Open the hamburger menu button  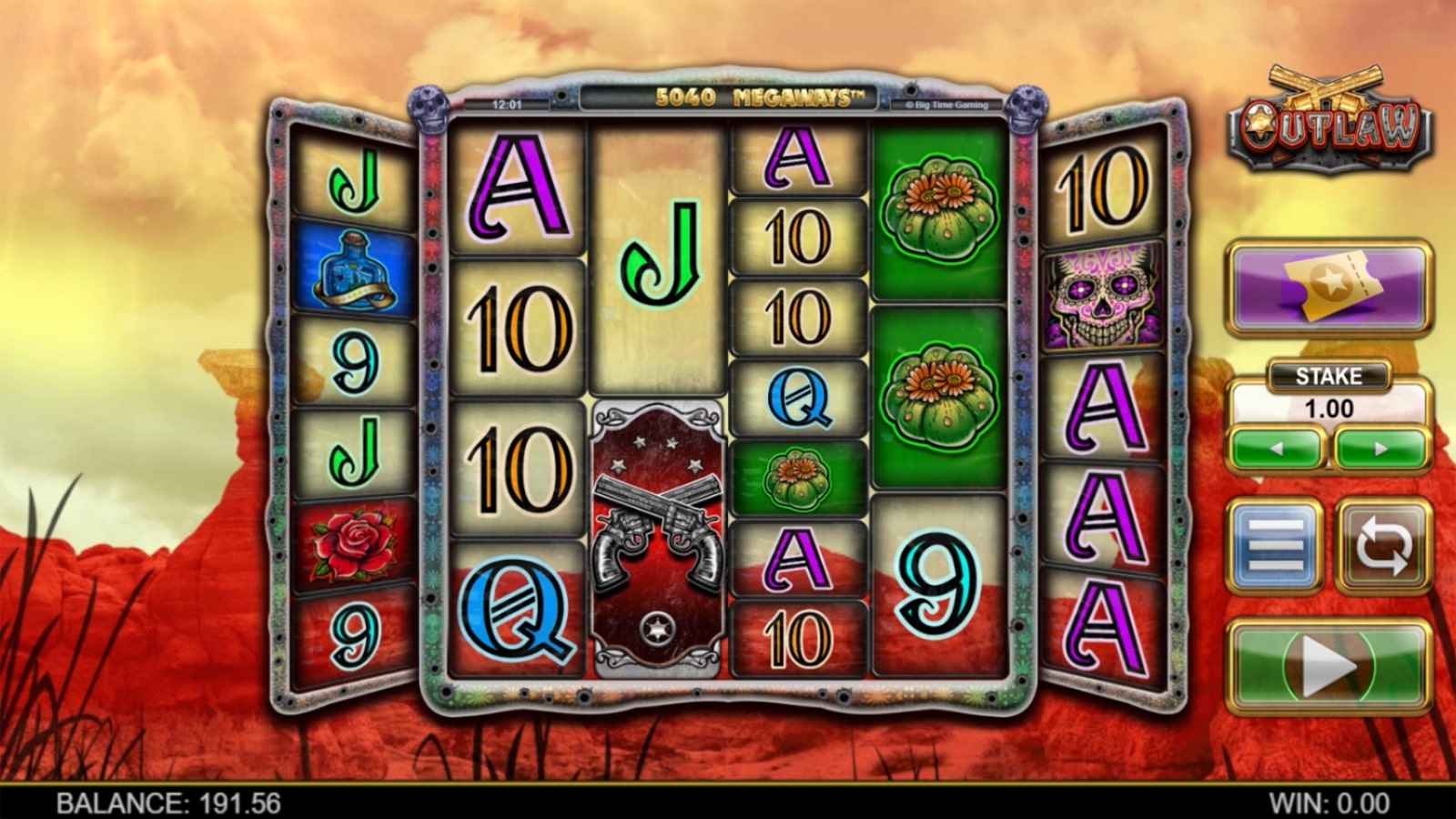(1275, 545)
